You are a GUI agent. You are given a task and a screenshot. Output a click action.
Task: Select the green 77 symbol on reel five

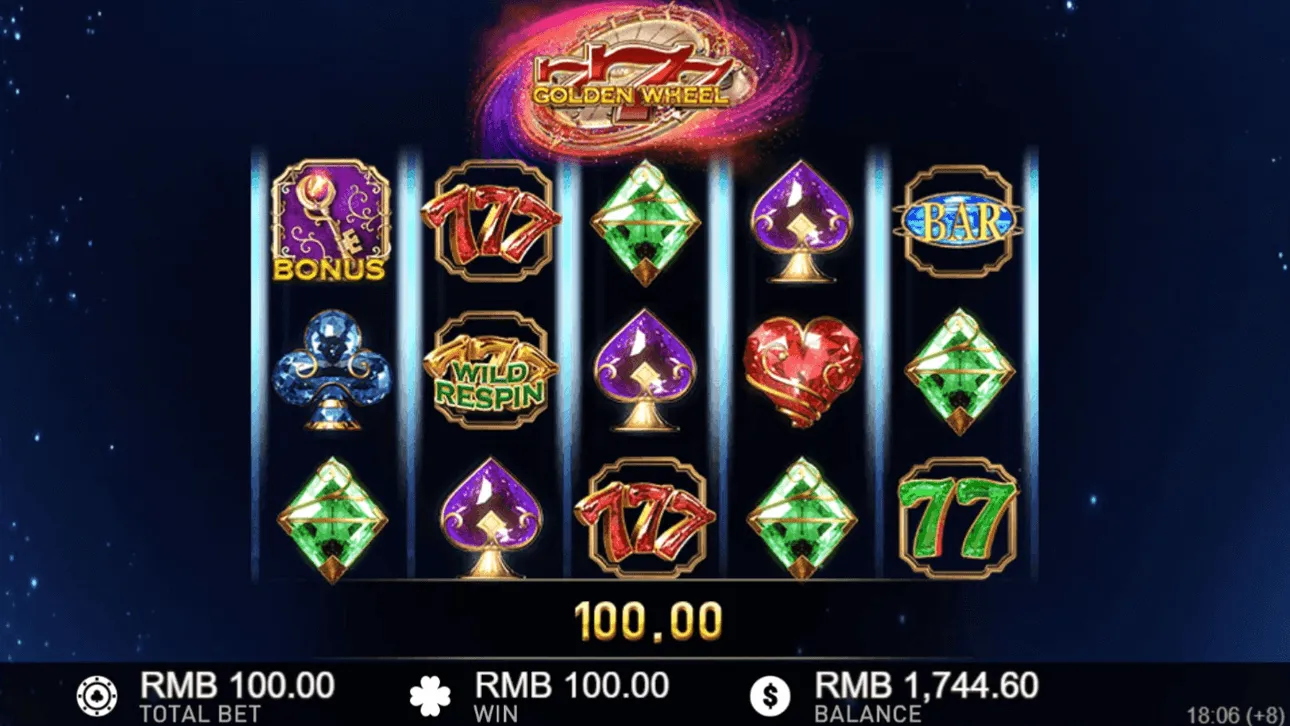pos(957,520)
